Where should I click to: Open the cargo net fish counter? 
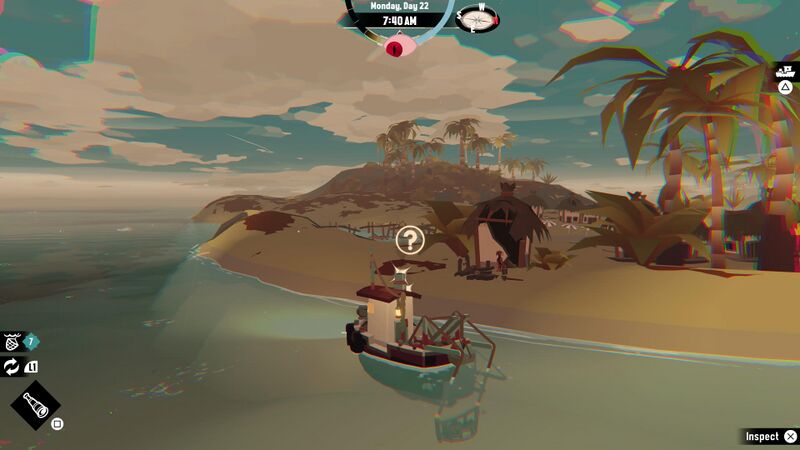point(13,342)
